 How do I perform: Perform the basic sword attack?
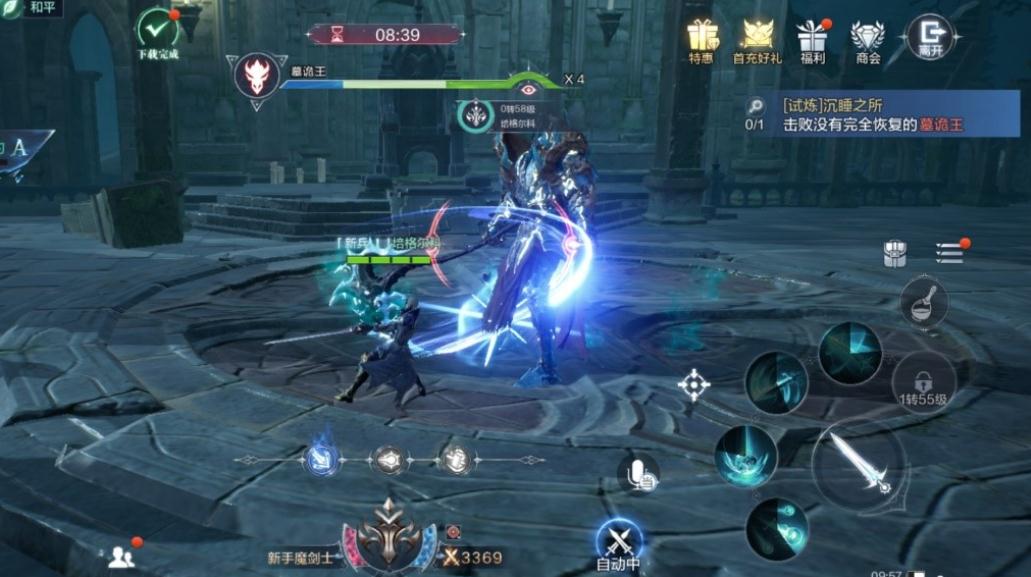tap(858, 466)
